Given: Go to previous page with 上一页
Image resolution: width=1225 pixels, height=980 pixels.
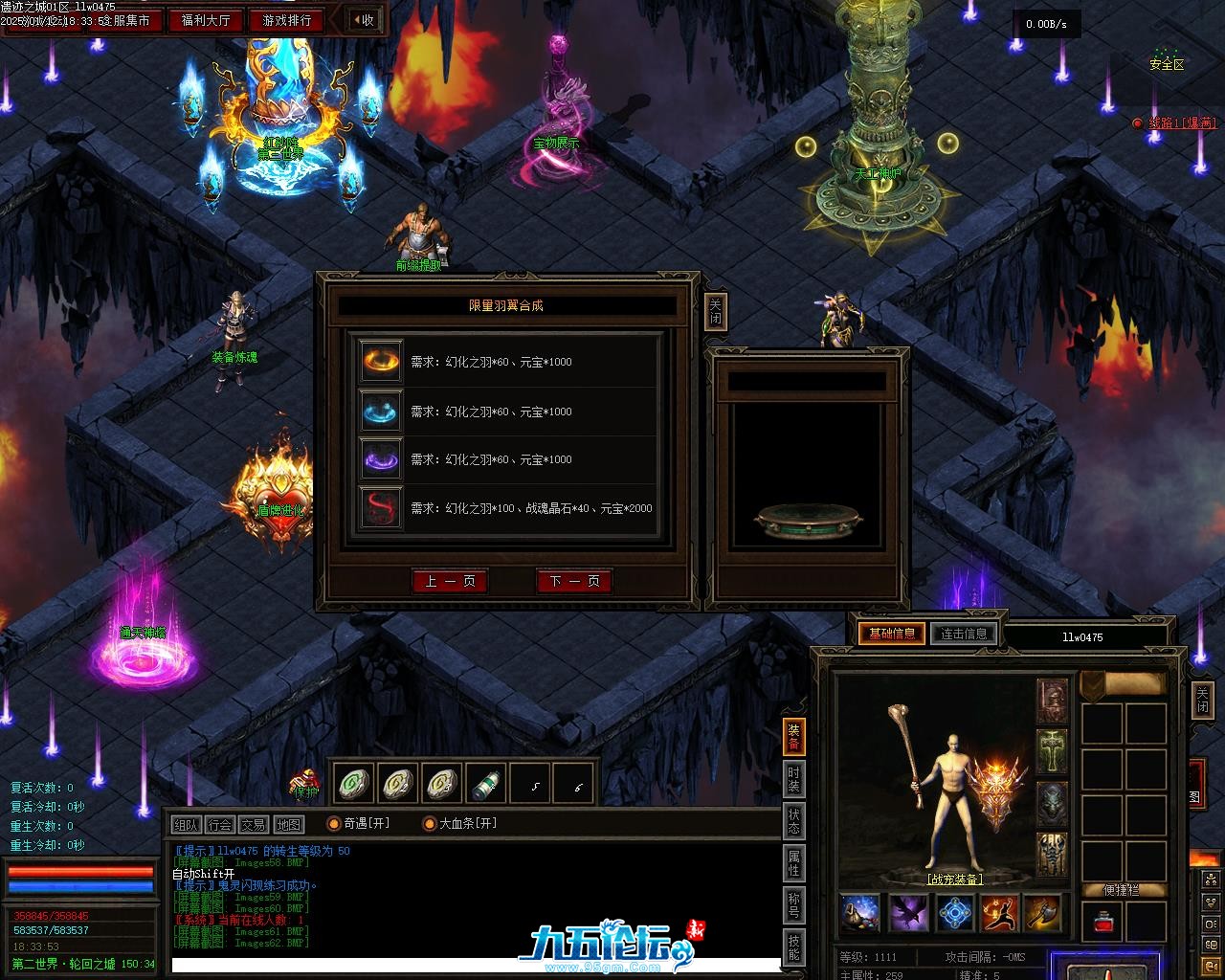Looking at the screenshot, I should [x=450, y=581].
